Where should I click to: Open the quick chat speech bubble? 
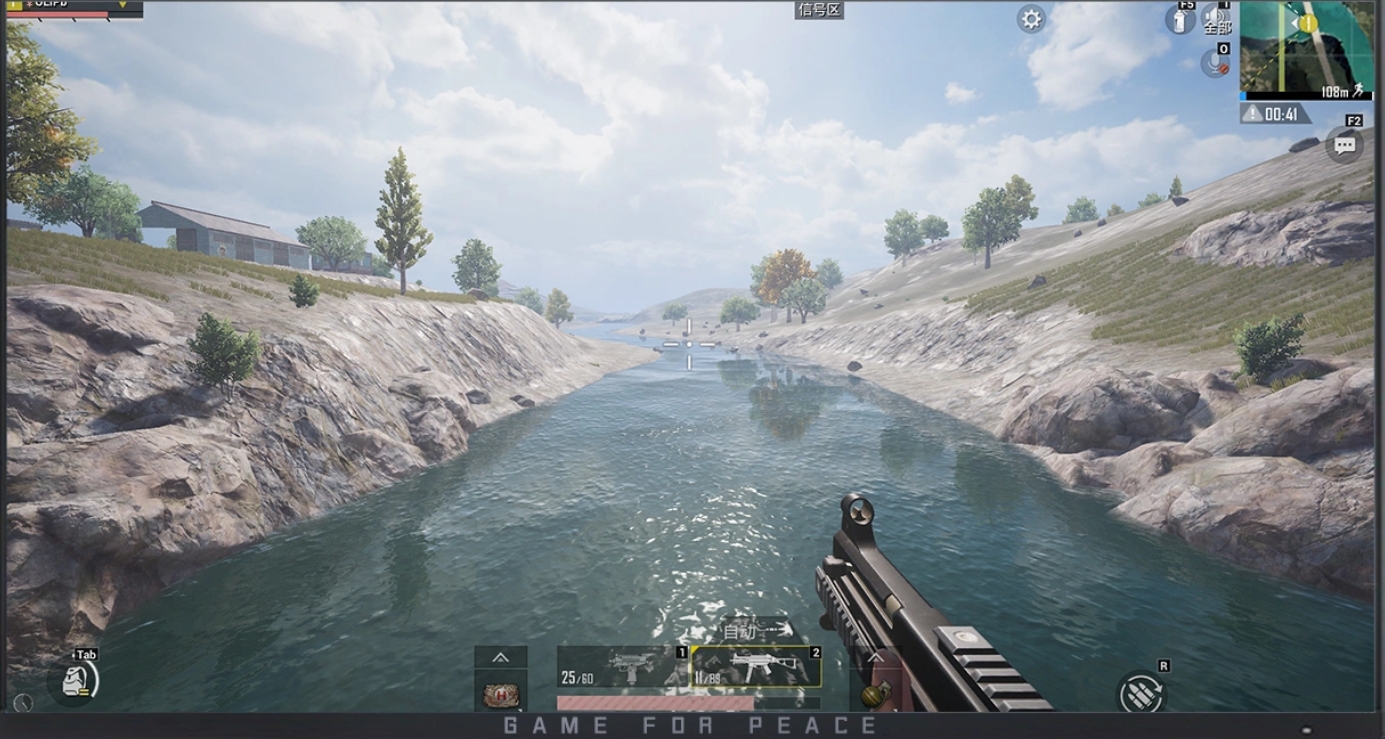pyautogui.click(x=1344, y=145)
